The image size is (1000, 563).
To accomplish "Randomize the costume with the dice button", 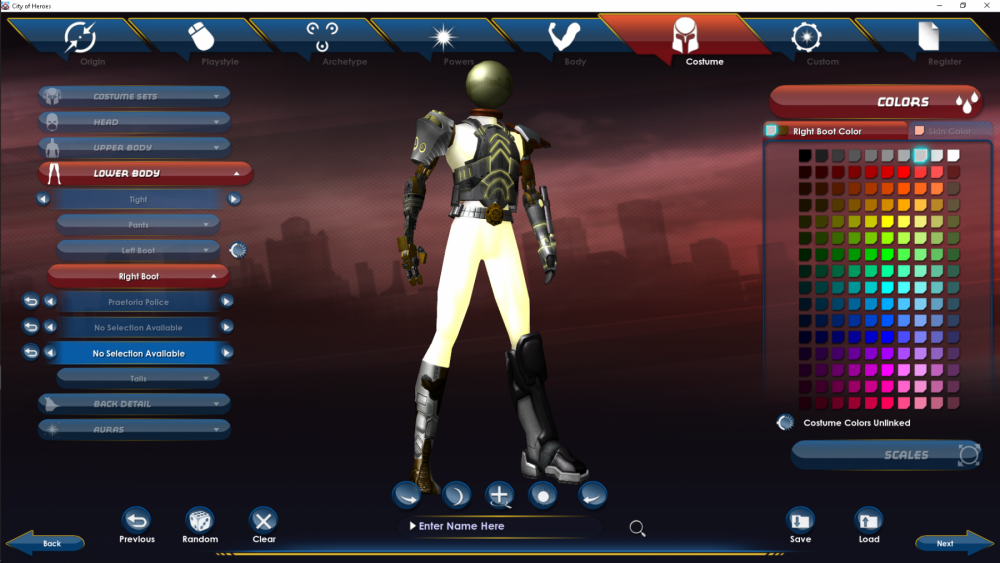I will 200,525.
